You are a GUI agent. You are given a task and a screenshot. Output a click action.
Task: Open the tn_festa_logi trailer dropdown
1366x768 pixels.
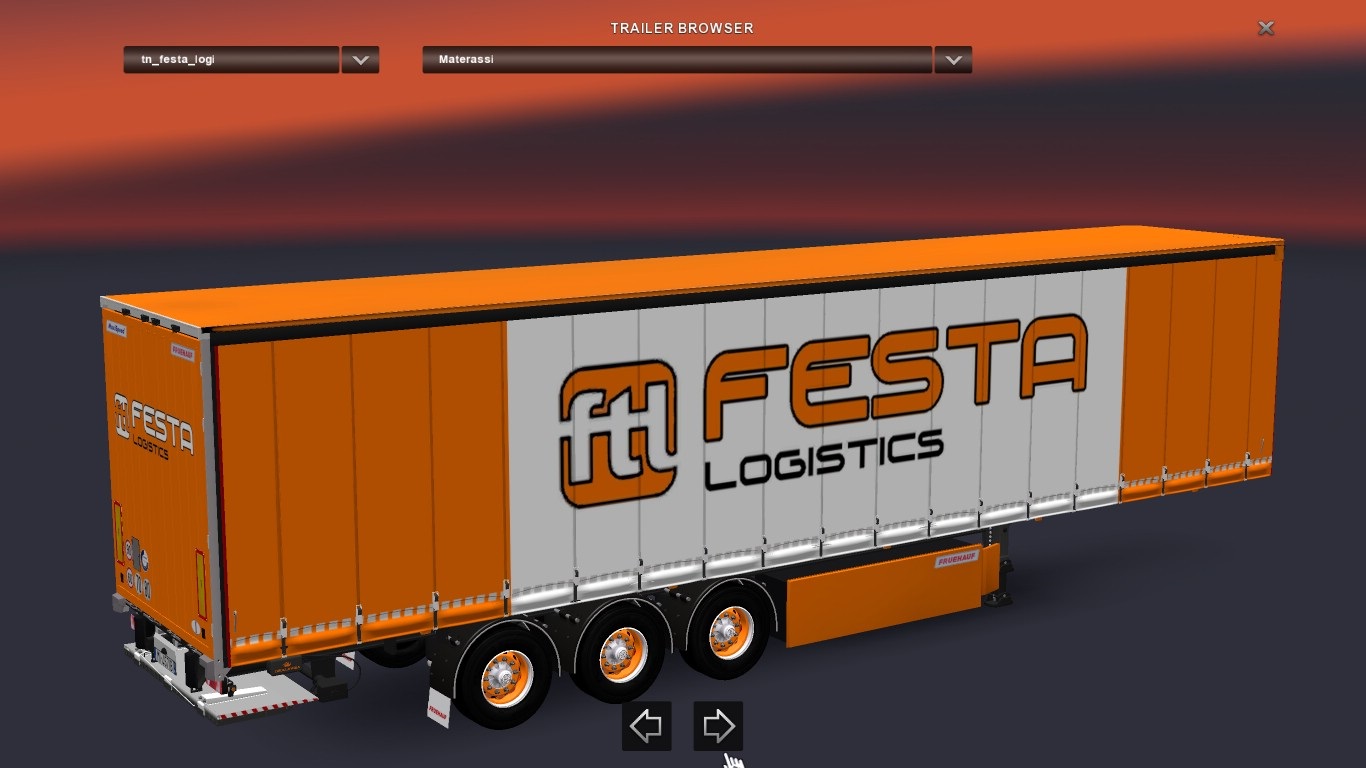tap(360, 60)
